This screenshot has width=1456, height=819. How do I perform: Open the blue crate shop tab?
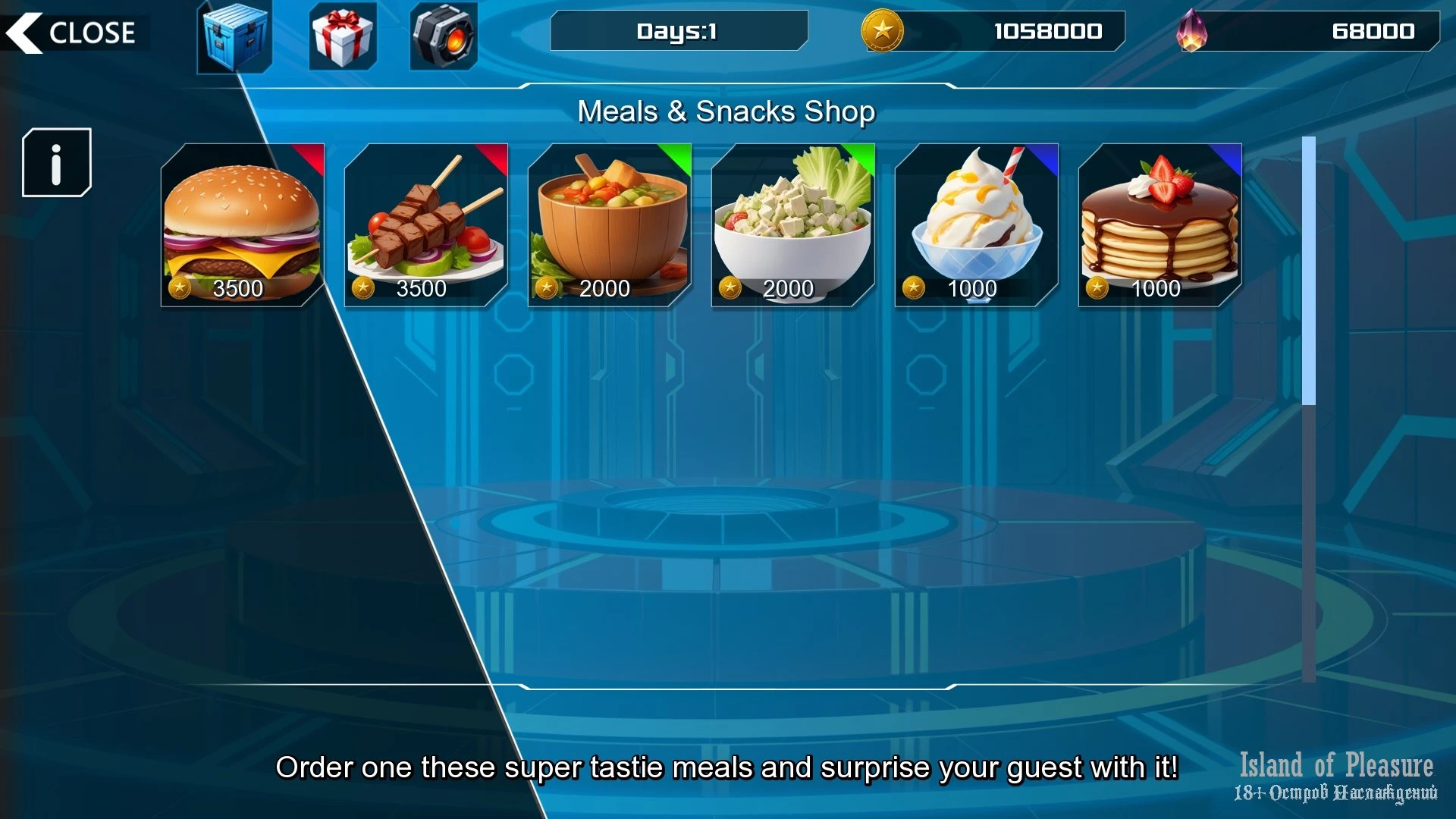coord(234,36)
